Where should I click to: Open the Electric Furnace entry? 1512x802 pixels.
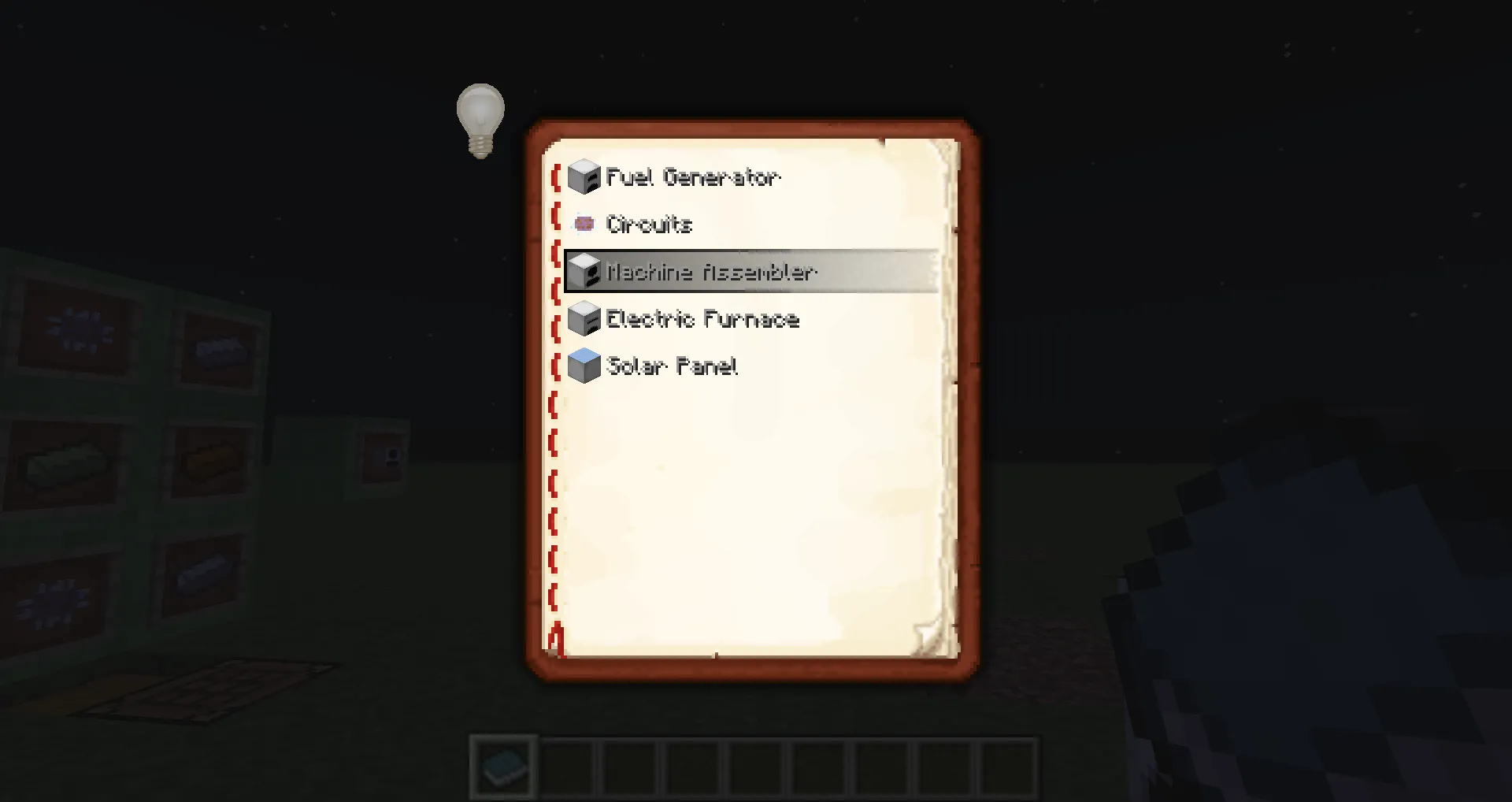pos(701,319)
